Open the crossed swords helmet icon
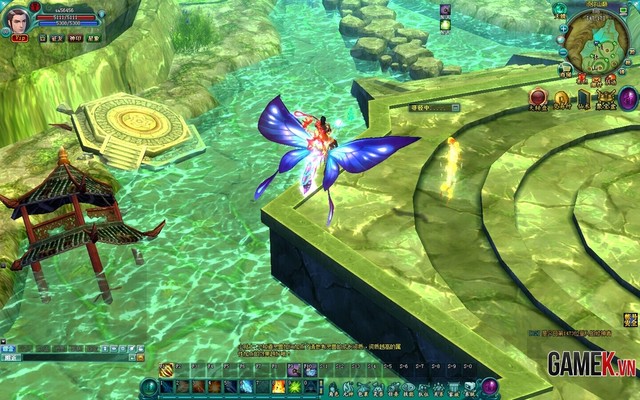Screen dimensions: 640x400 pyautogui.click(x=603, y=98)
